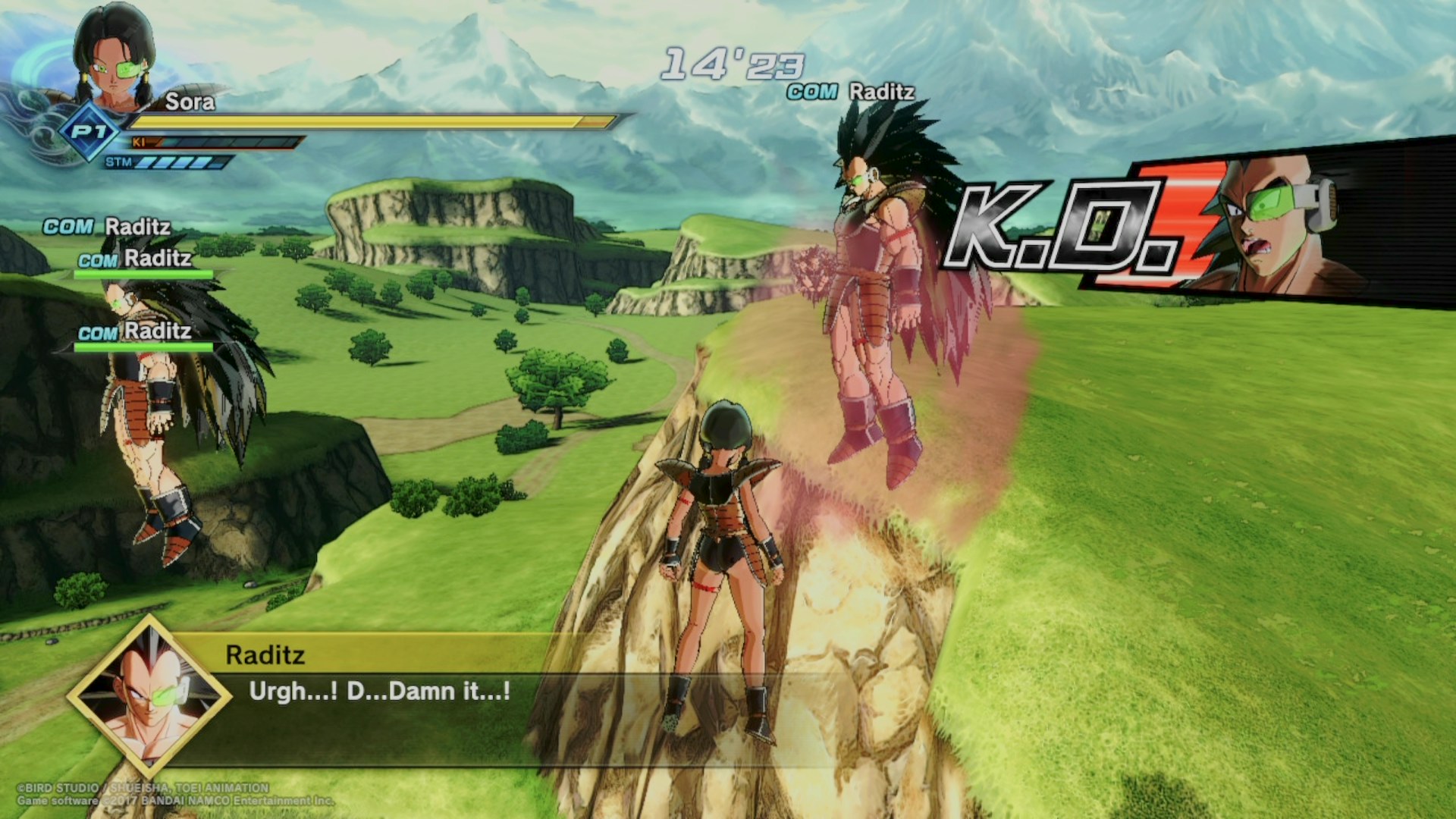The height and width of the screenshot is (819, 1456).
Task: Select the blue P1 badge
Action: tap(89, 133)
